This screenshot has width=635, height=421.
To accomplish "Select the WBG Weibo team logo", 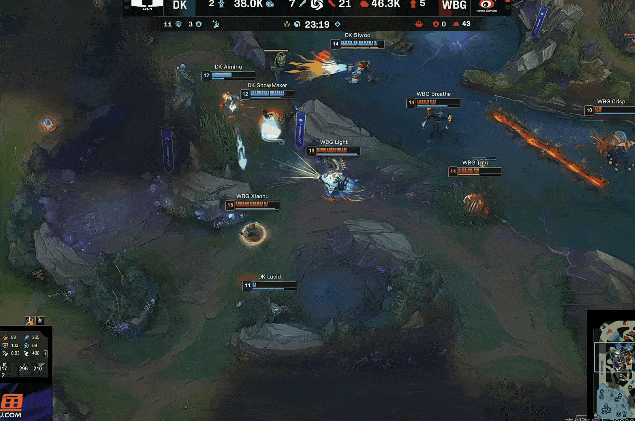I will tap(487, 6).
